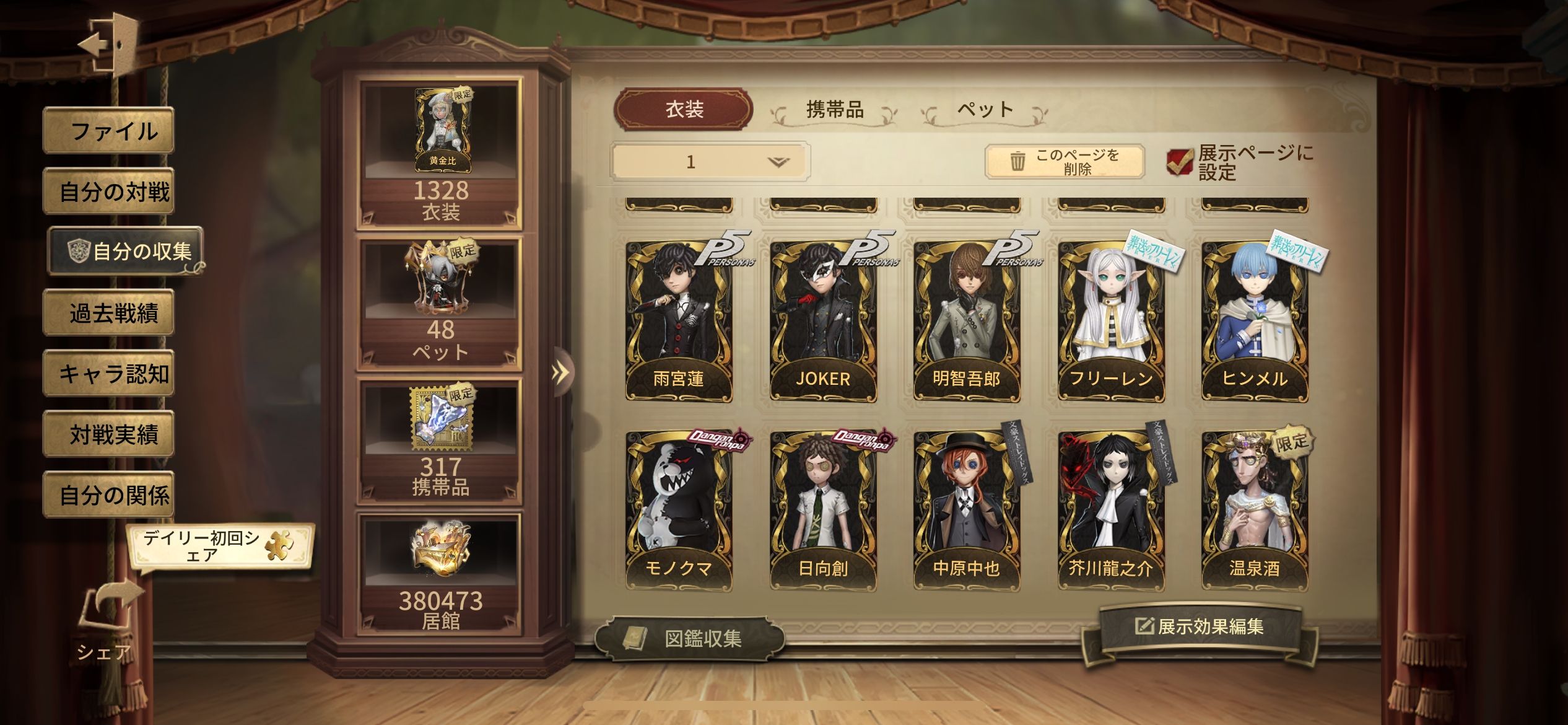Expand the cabinet side arrow

click(560, 372)
